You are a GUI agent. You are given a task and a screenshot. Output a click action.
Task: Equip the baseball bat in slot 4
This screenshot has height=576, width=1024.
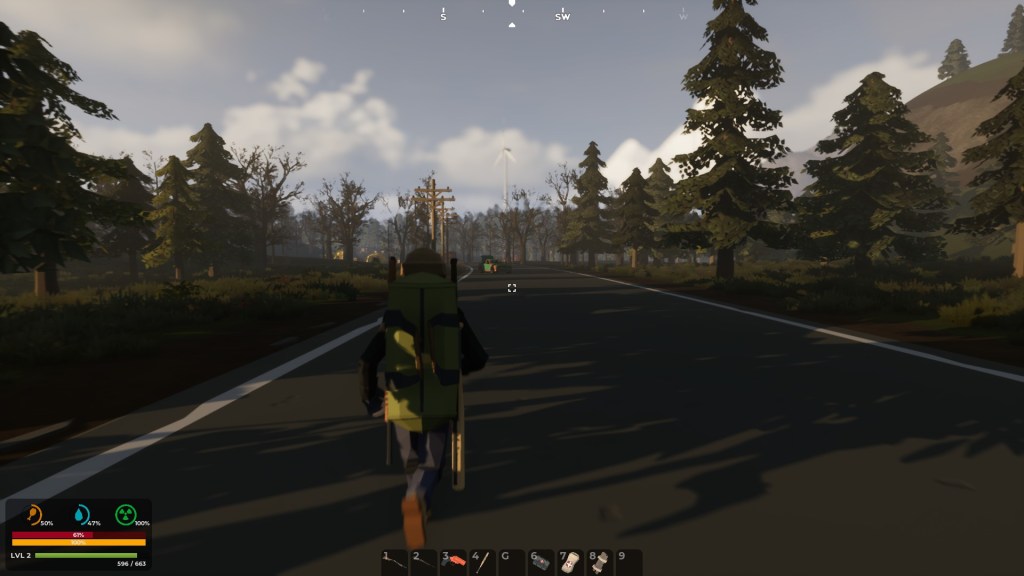483,562
